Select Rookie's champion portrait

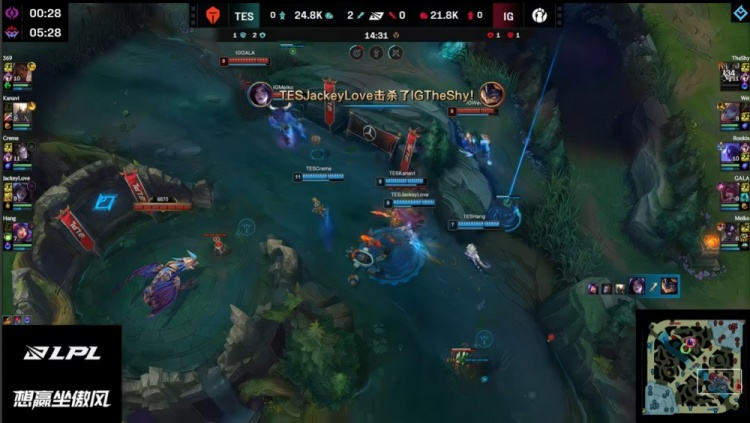pyautogui.click(x=731, y=152)
